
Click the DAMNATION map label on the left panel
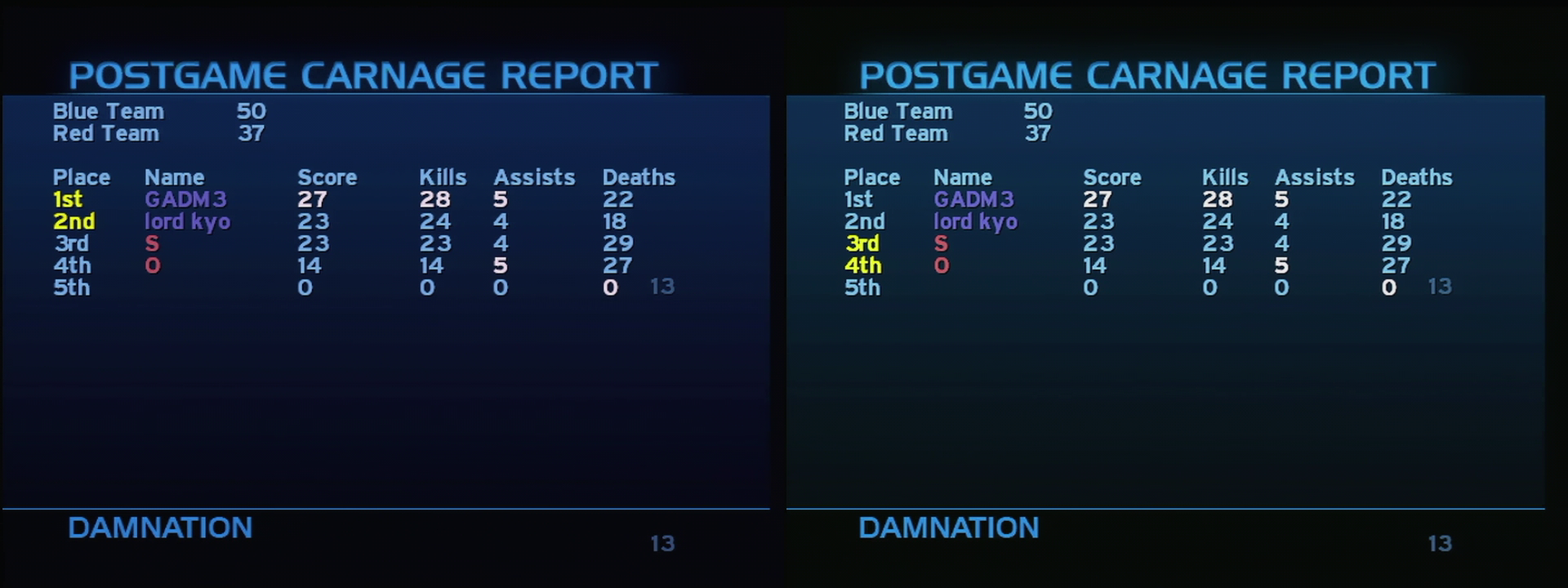pyautogui.click(x=160, y=528)
